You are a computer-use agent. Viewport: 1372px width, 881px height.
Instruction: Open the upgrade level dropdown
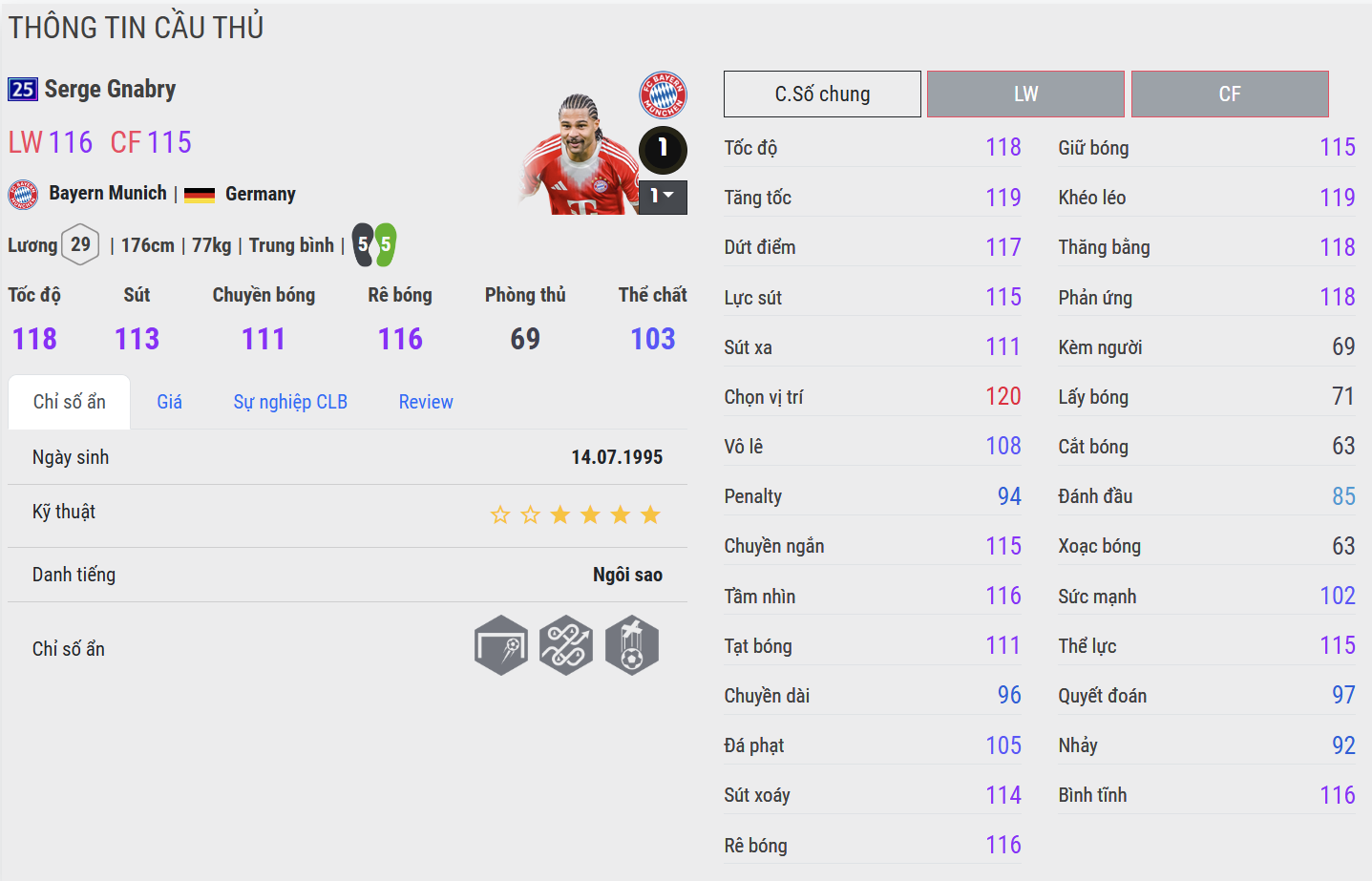[663, 197]
